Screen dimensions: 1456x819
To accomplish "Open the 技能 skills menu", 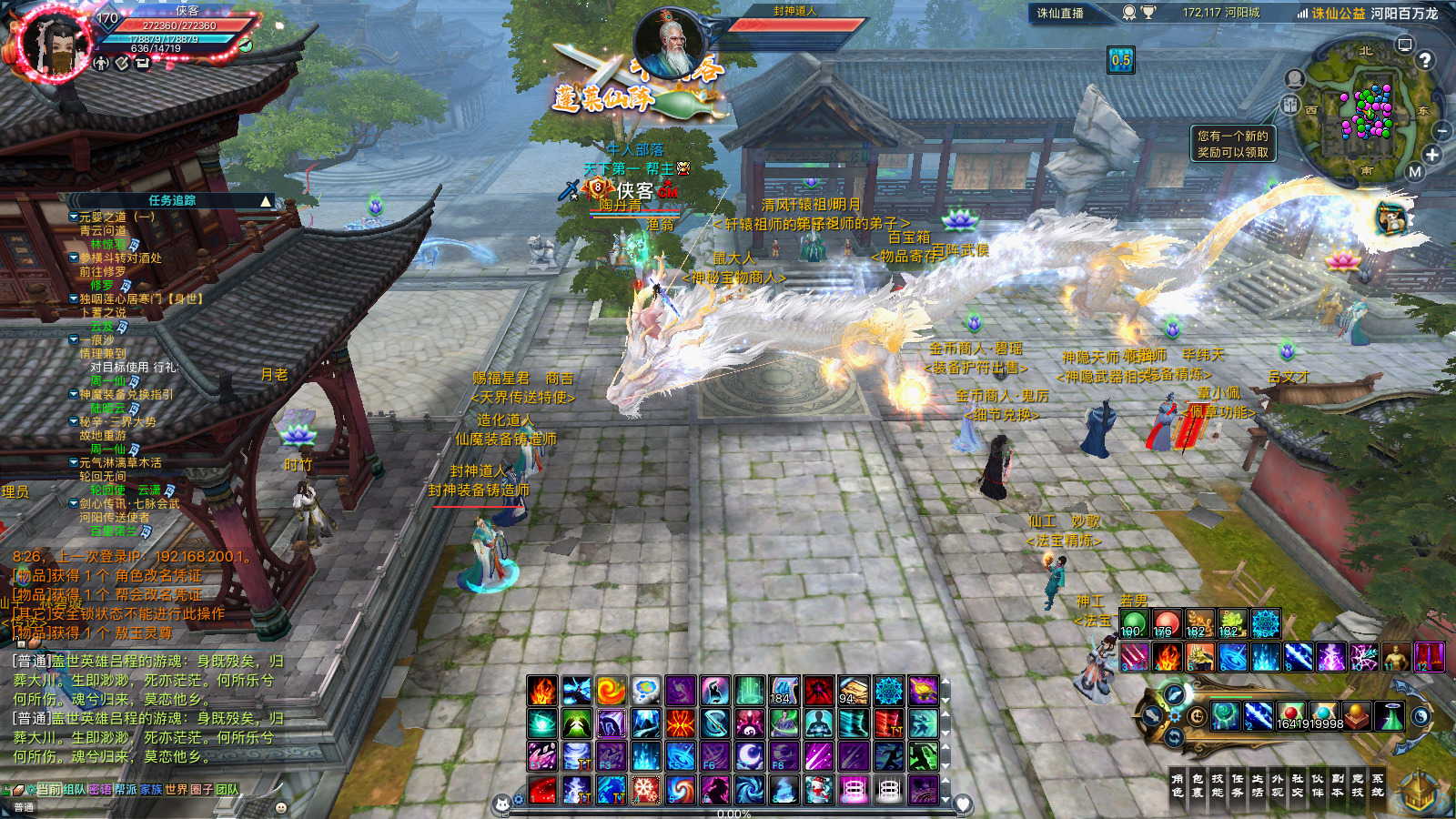I will pos(1218,785).
